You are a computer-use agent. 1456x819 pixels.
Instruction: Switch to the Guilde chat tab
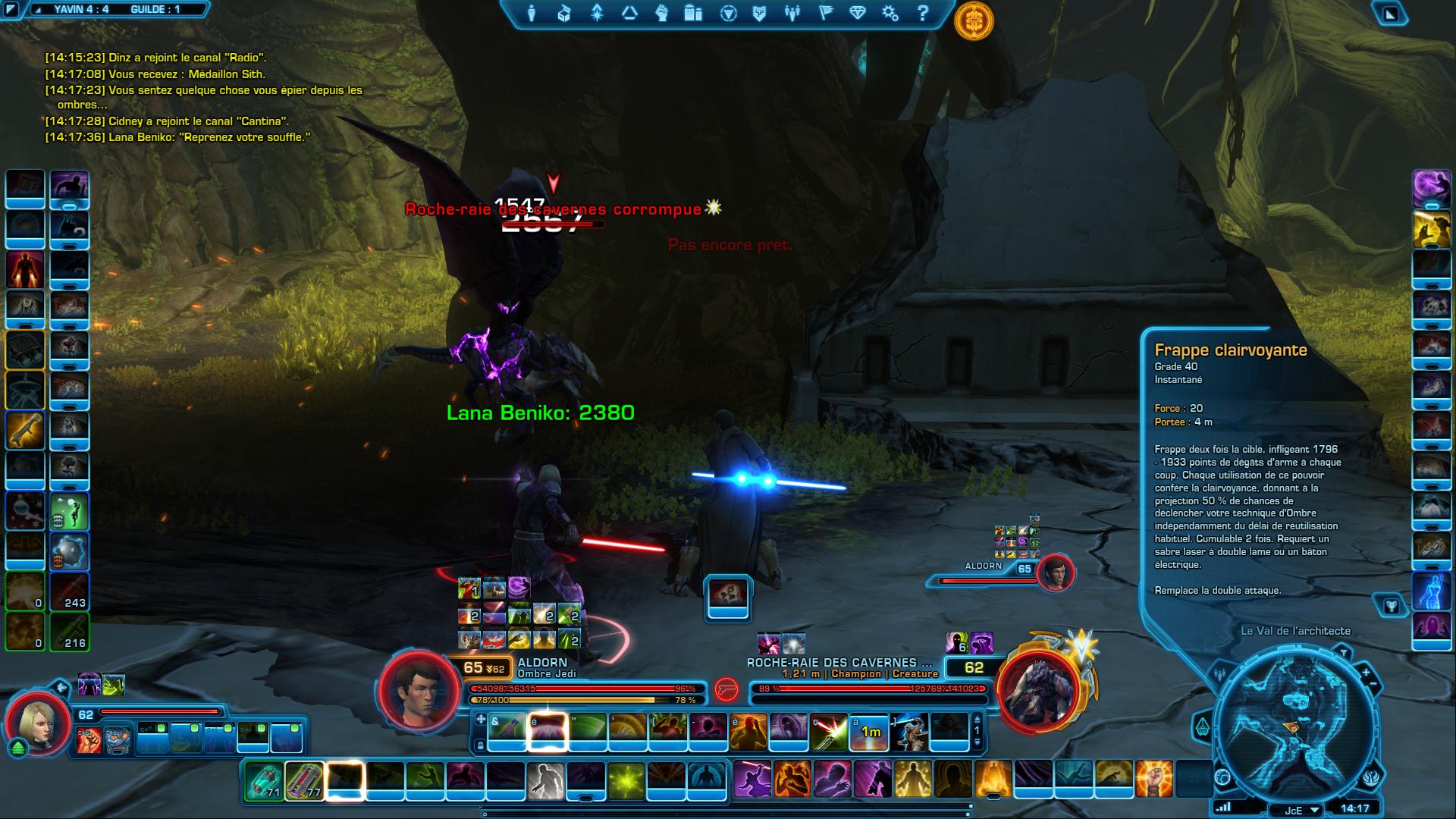pos(155,9)
